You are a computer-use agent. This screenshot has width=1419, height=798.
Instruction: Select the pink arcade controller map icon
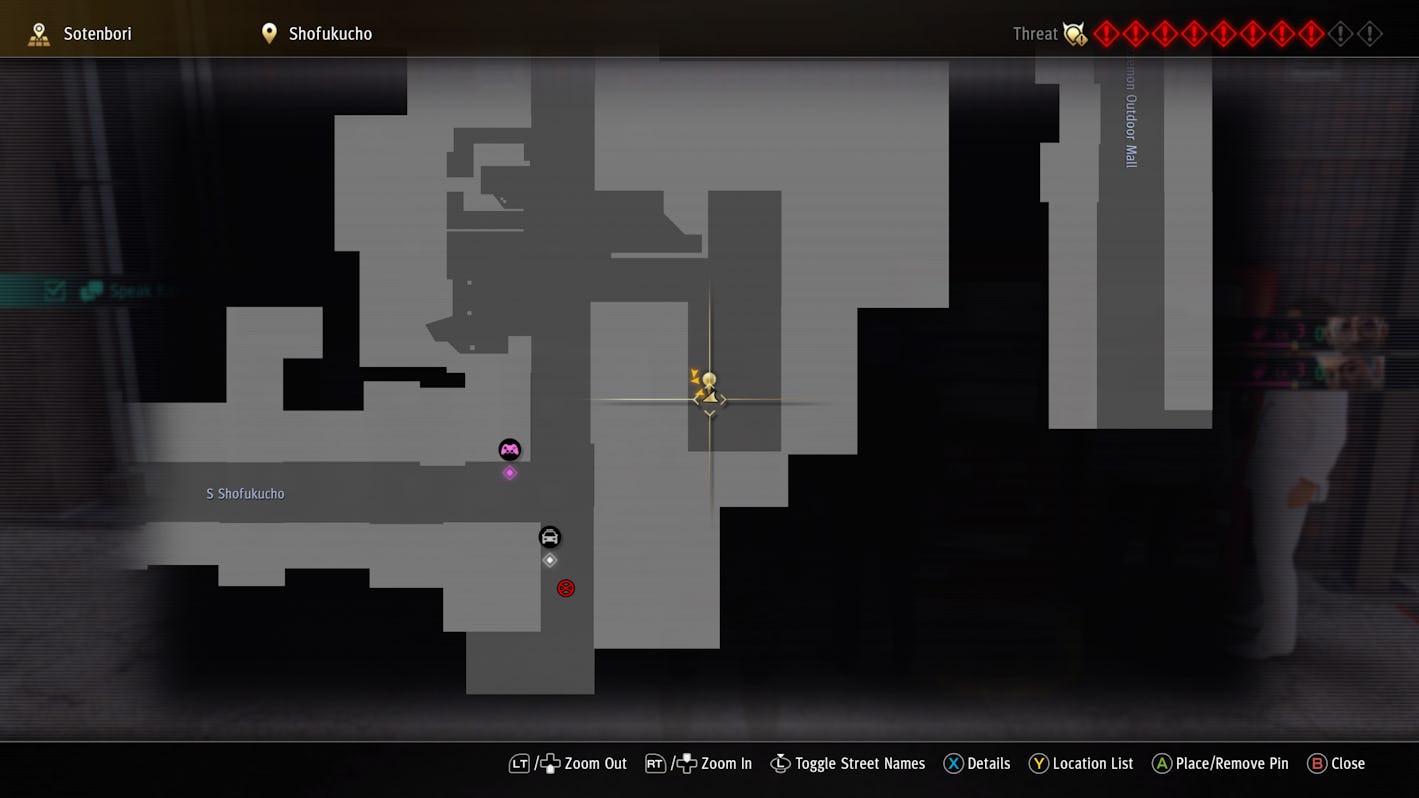(x=510, y=449)
